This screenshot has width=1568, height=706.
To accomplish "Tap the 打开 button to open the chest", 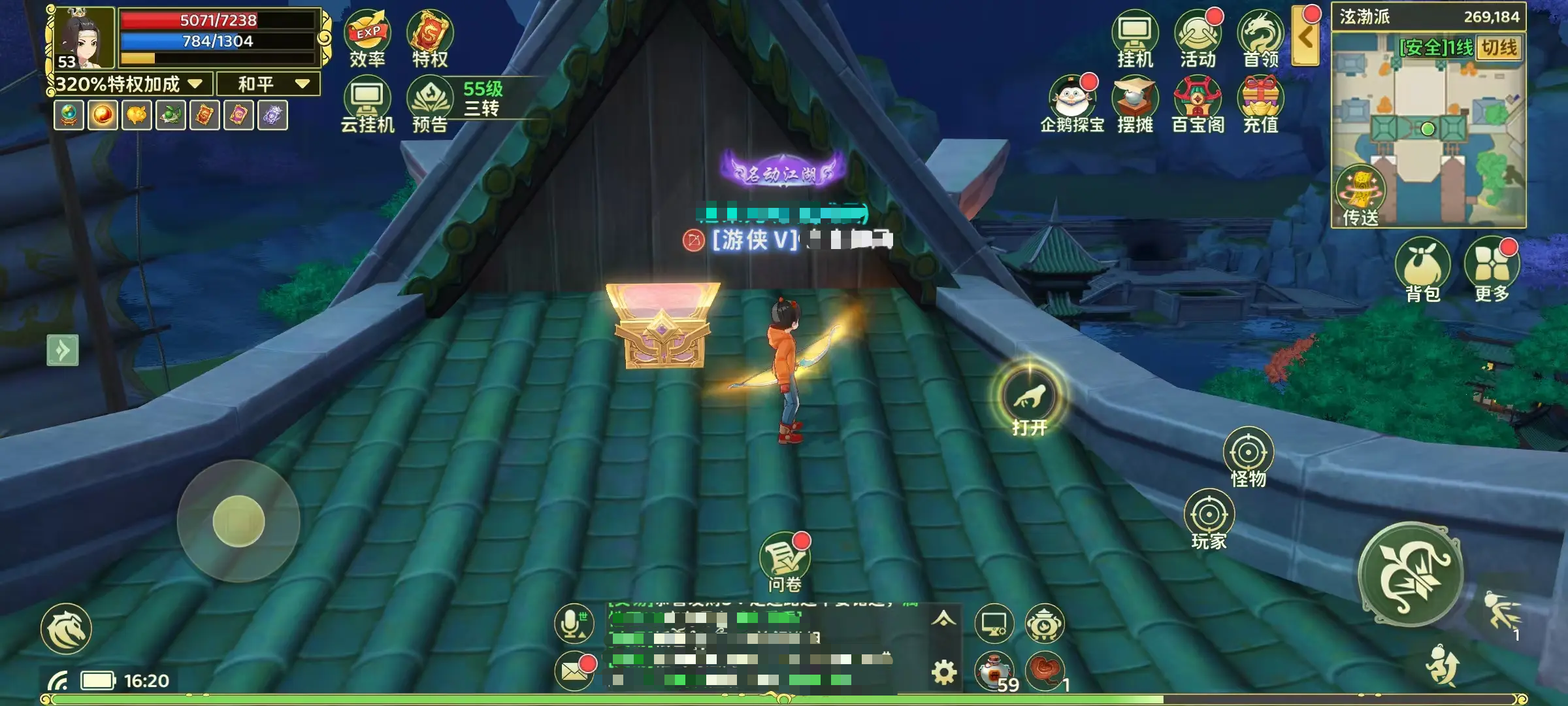I will click(x=1029, y=396).
